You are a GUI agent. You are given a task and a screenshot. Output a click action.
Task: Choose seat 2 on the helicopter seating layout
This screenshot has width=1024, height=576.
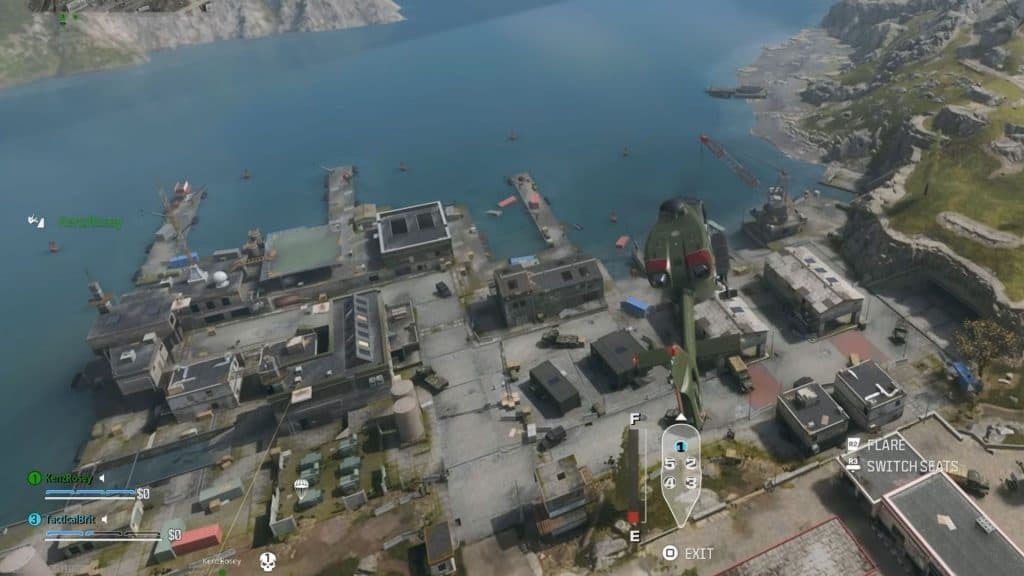tap(691, 464)
